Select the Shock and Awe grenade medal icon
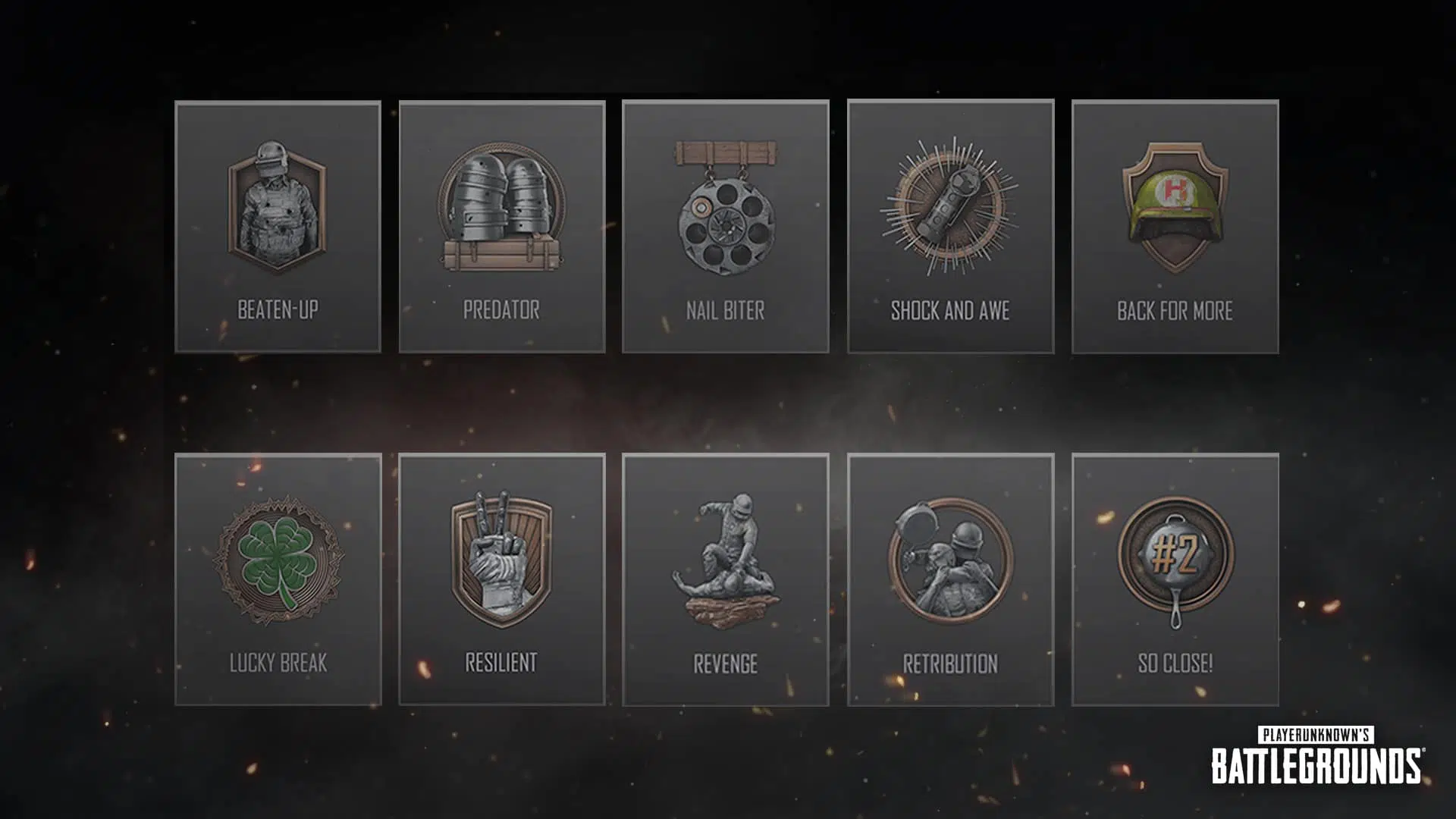The width and height of the screenshot is (1456, 819). [950, 205]
